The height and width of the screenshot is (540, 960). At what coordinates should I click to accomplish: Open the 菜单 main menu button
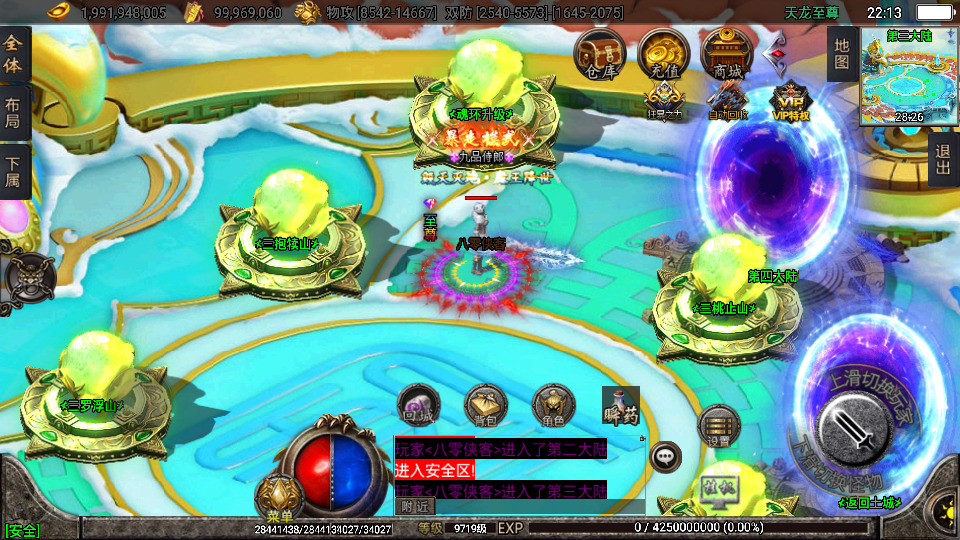tap(280, 499)
